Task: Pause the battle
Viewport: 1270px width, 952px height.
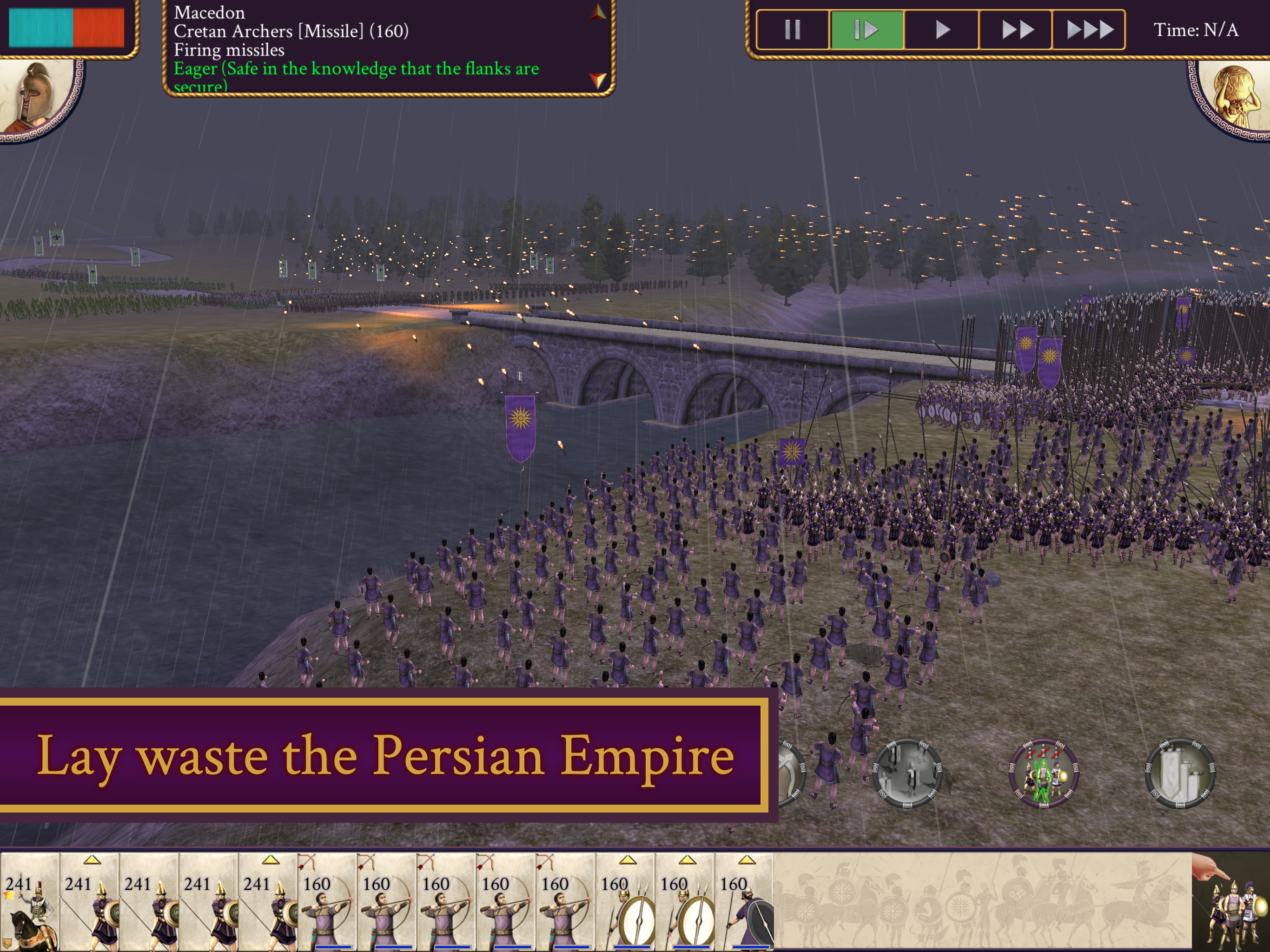Action: [x=792, y=29]
